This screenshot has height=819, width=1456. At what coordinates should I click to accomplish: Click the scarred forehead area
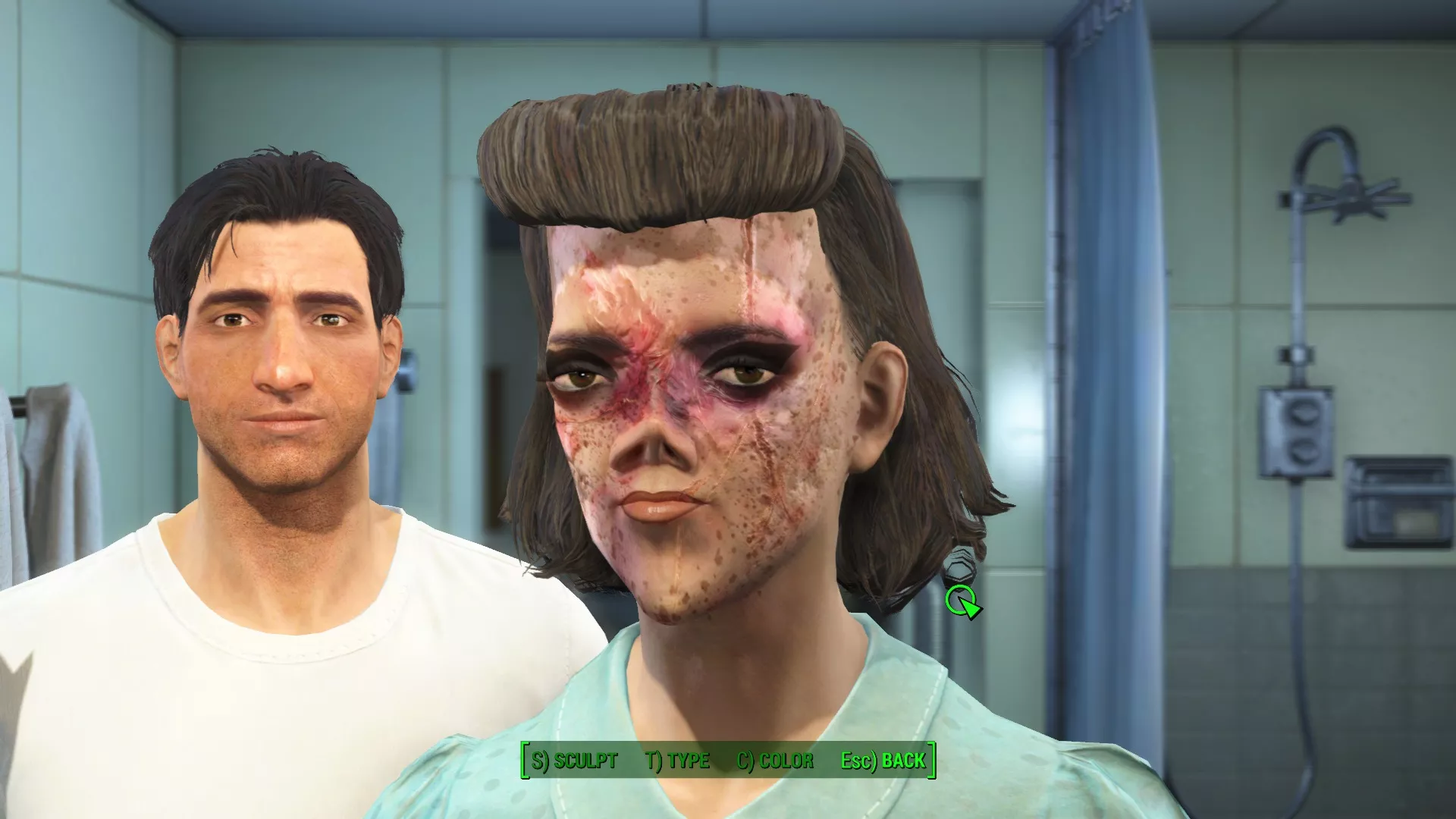tap(682, 265)
